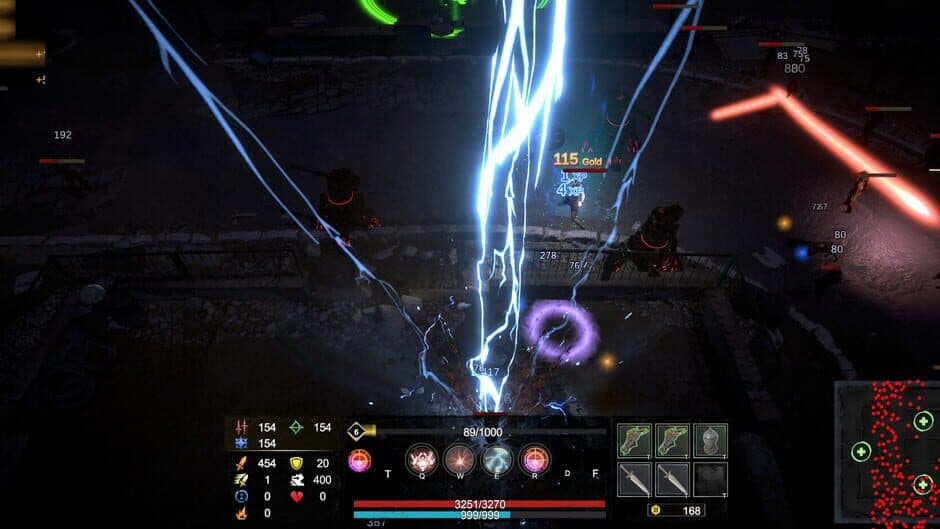The image size is (940, 529).
Task: Trigger the blue lightning ability on E
Action: click(x=497, y=459)
